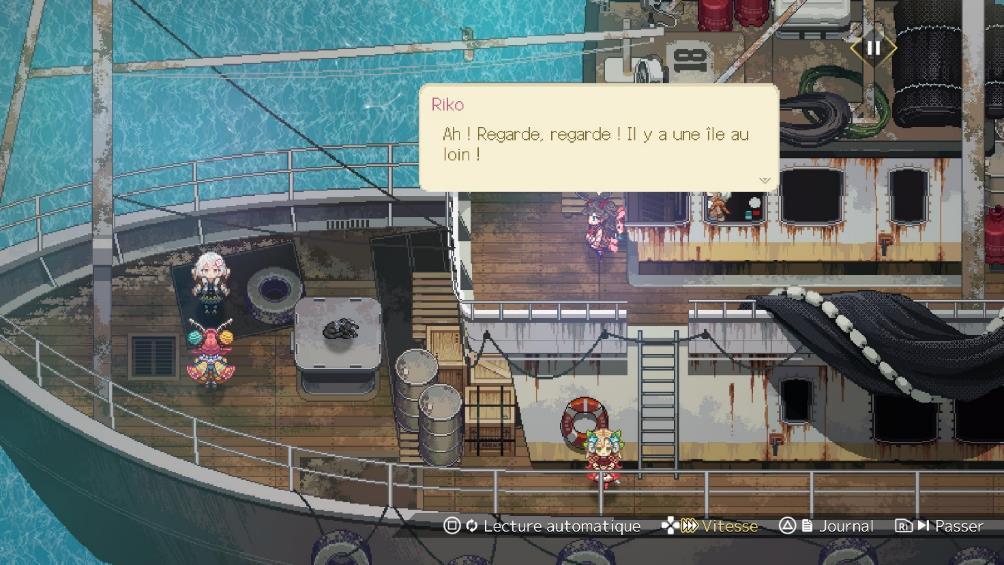Toggle Lecture automatique mode
1004x565 pixels.
[543, 526]
